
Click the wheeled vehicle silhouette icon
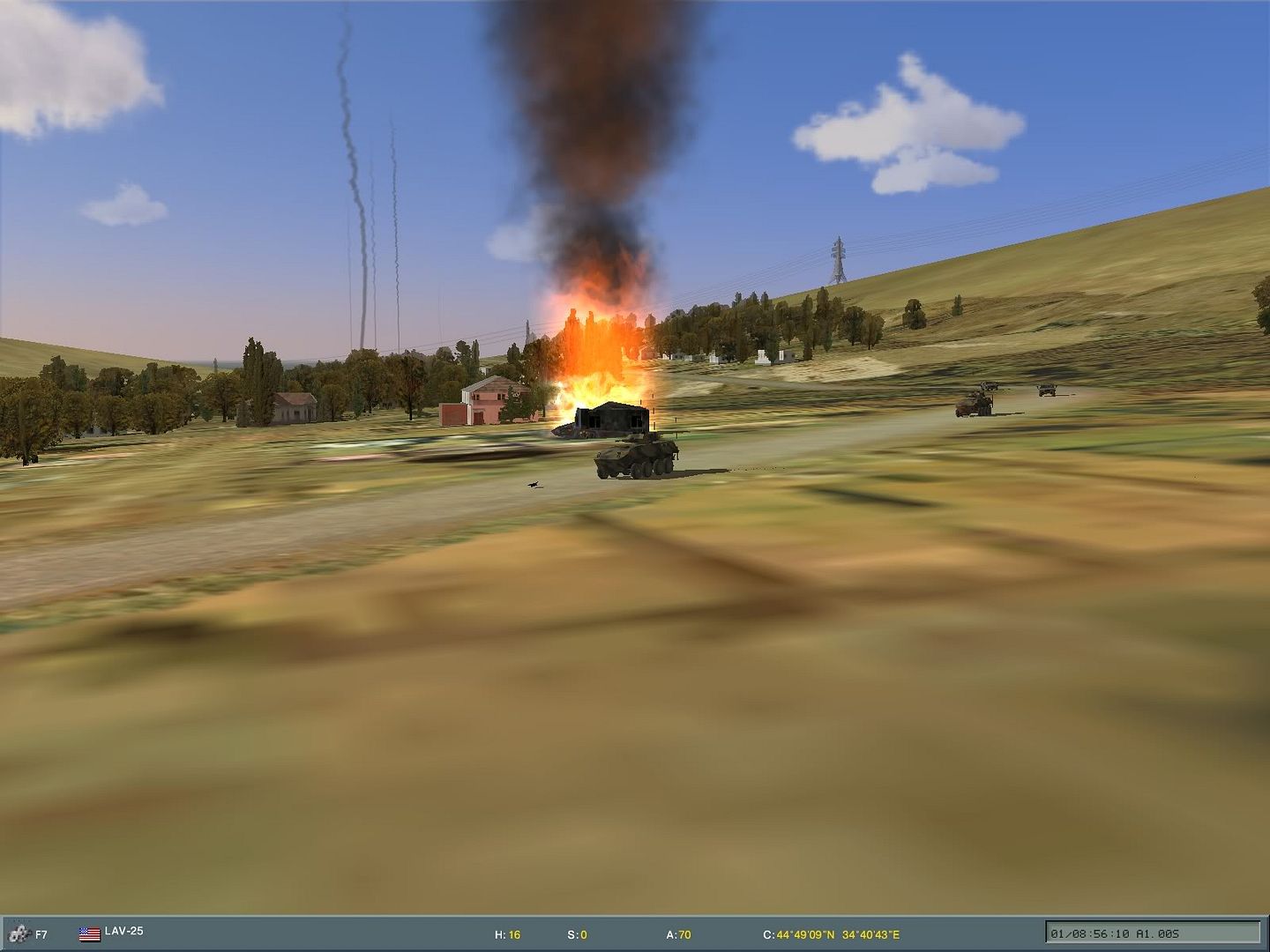19,932
